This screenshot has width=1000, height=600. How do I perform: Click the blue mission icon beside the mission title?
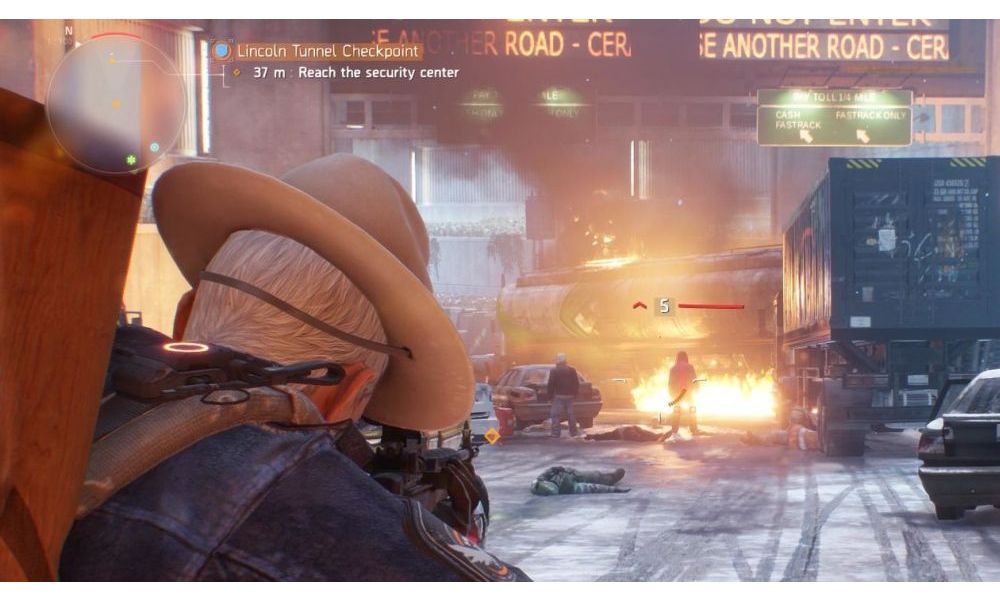pos(221,51)
